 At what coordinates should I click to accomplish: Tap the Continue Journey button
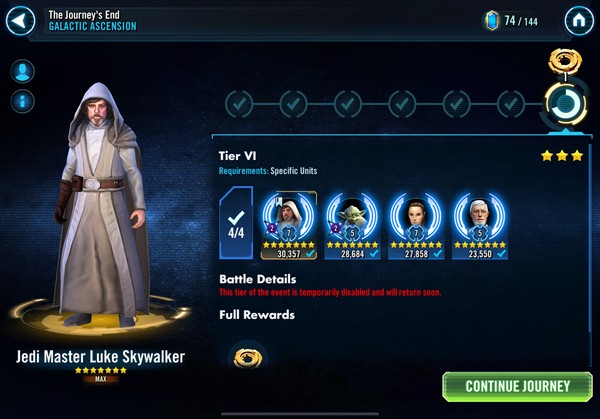[x=517, y=386]
